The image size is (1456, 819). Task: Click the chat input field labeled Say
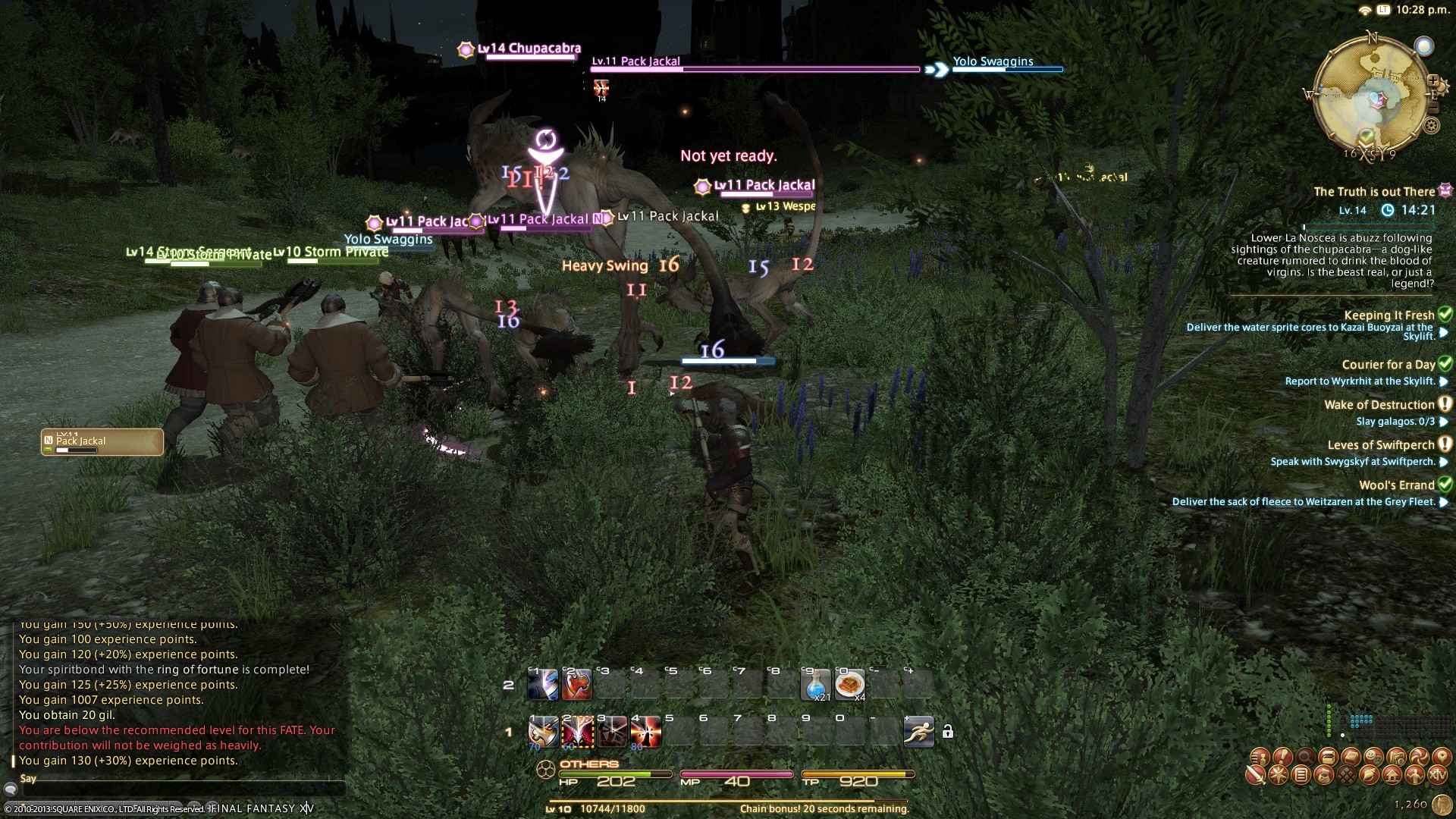tap(182, 790)
